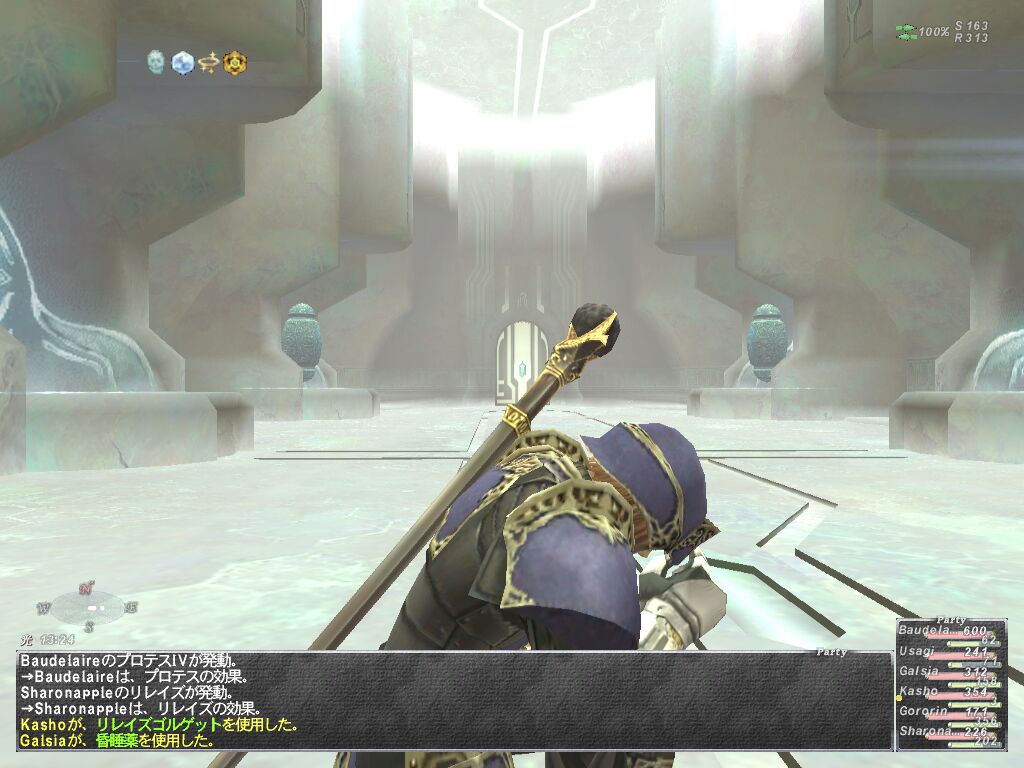Check the gold hexagonal Protect status icon
Screen dimensions: 1024x768
click(235, 63)
